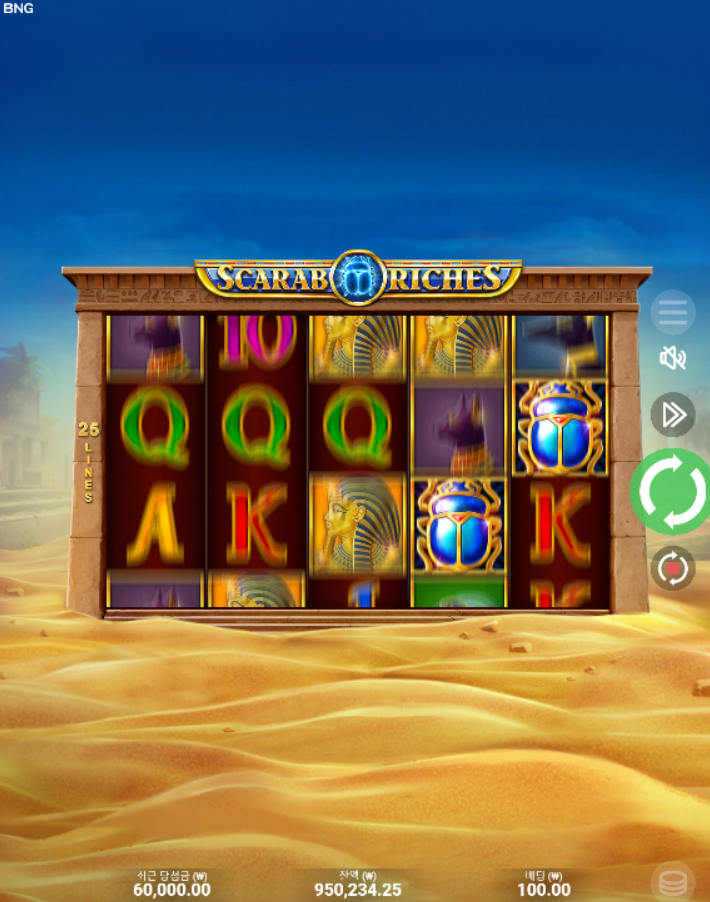Activate the turbo fast-forward button
Viewport: 710px width, 902px height.
[x=673, y=414]
